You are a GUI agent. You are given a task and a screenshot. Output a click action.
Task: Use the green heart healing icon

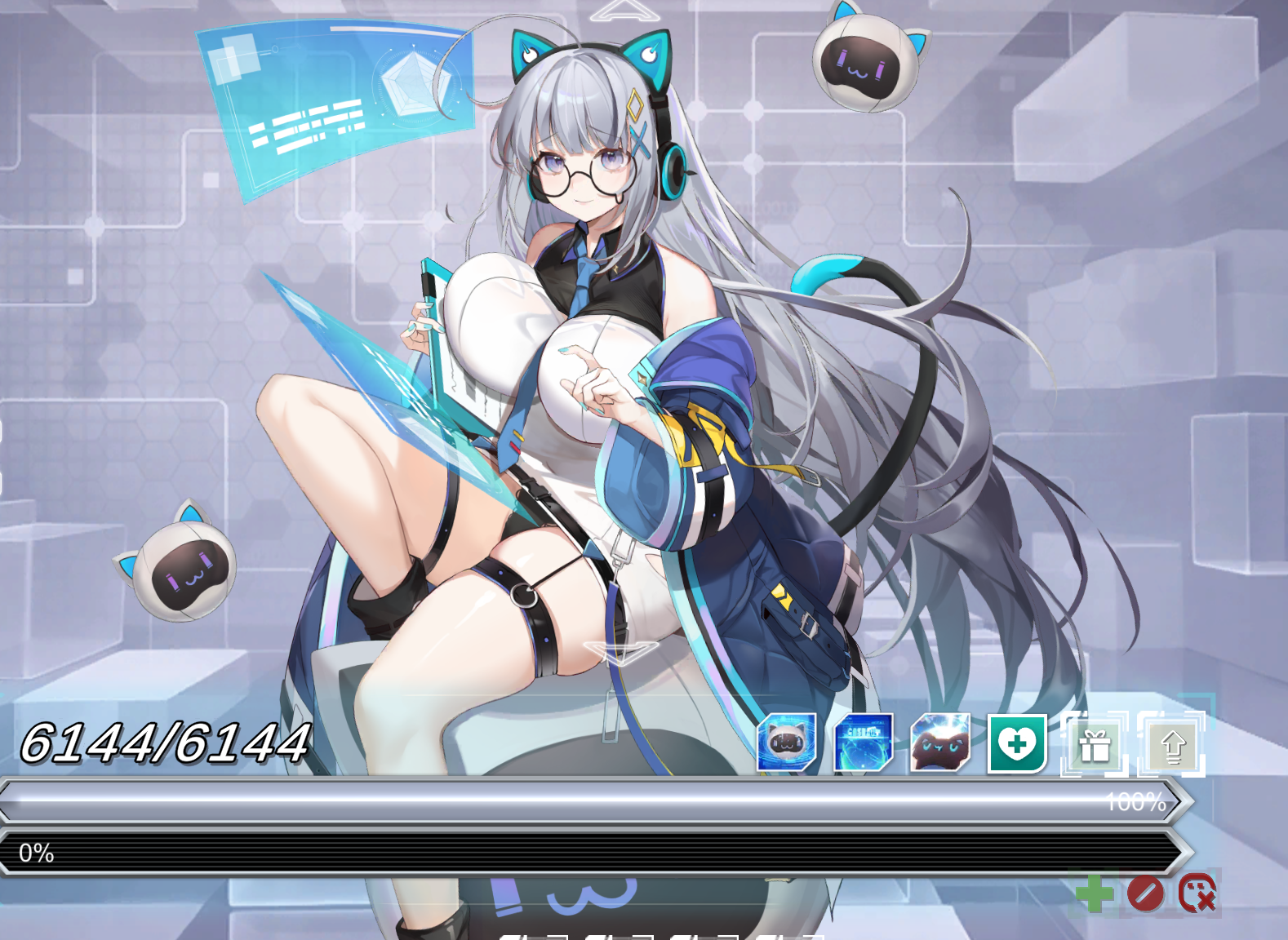(1016, 744)
